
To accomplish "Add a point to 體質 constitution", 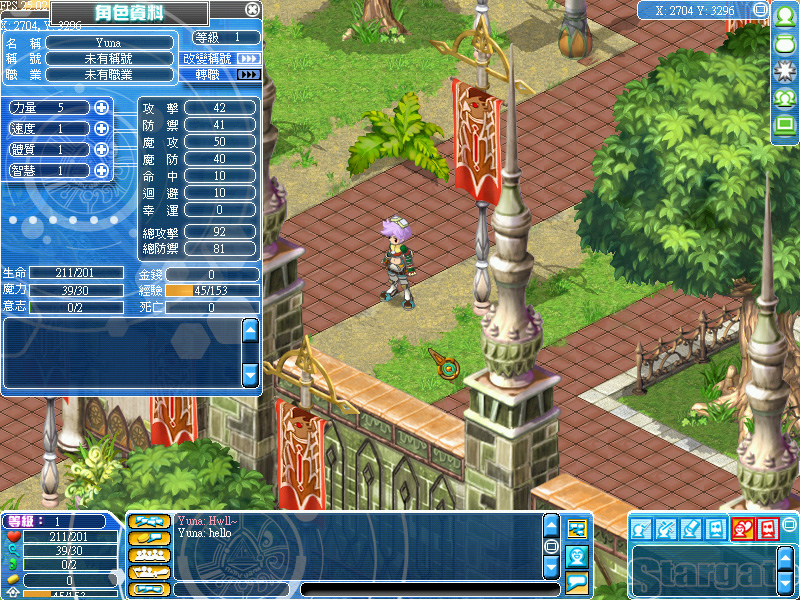I will (x=101, y=149).
